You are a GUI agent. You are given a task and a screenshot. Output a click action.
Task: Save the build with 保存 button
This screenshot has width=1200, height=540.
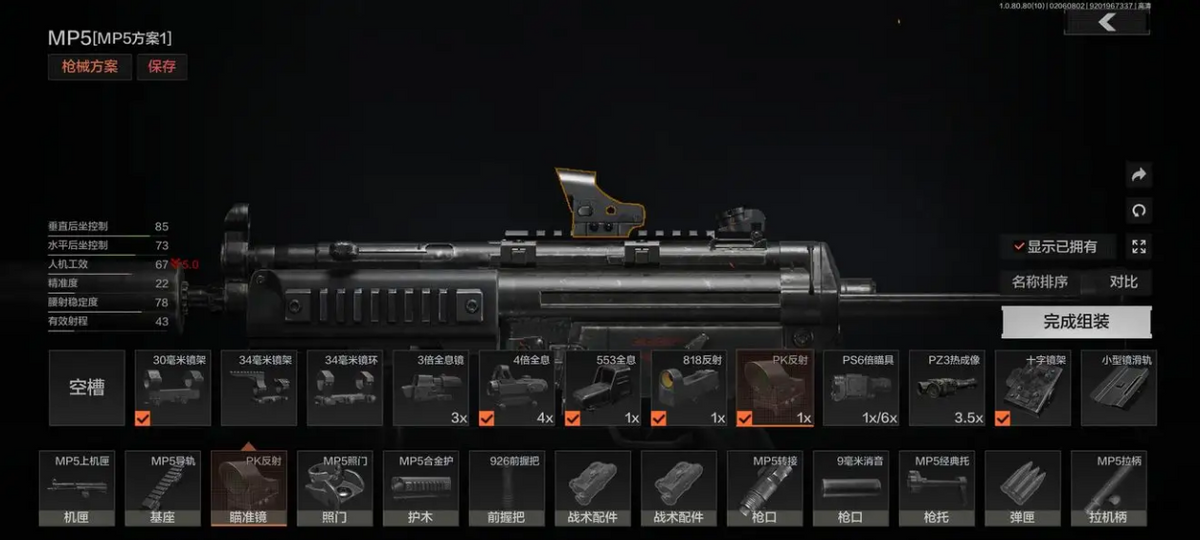162,67
